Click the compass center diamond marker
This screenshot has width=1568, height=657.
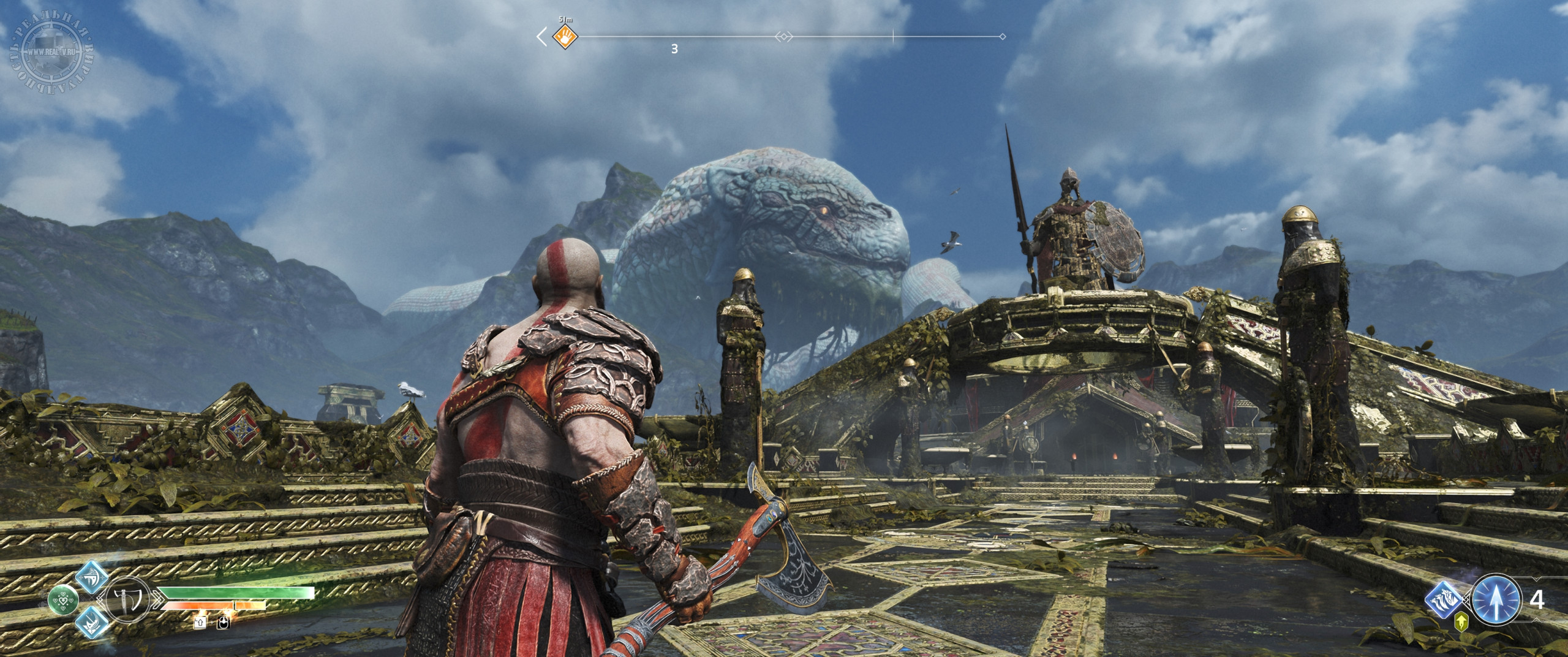click(x=783, y=37)
